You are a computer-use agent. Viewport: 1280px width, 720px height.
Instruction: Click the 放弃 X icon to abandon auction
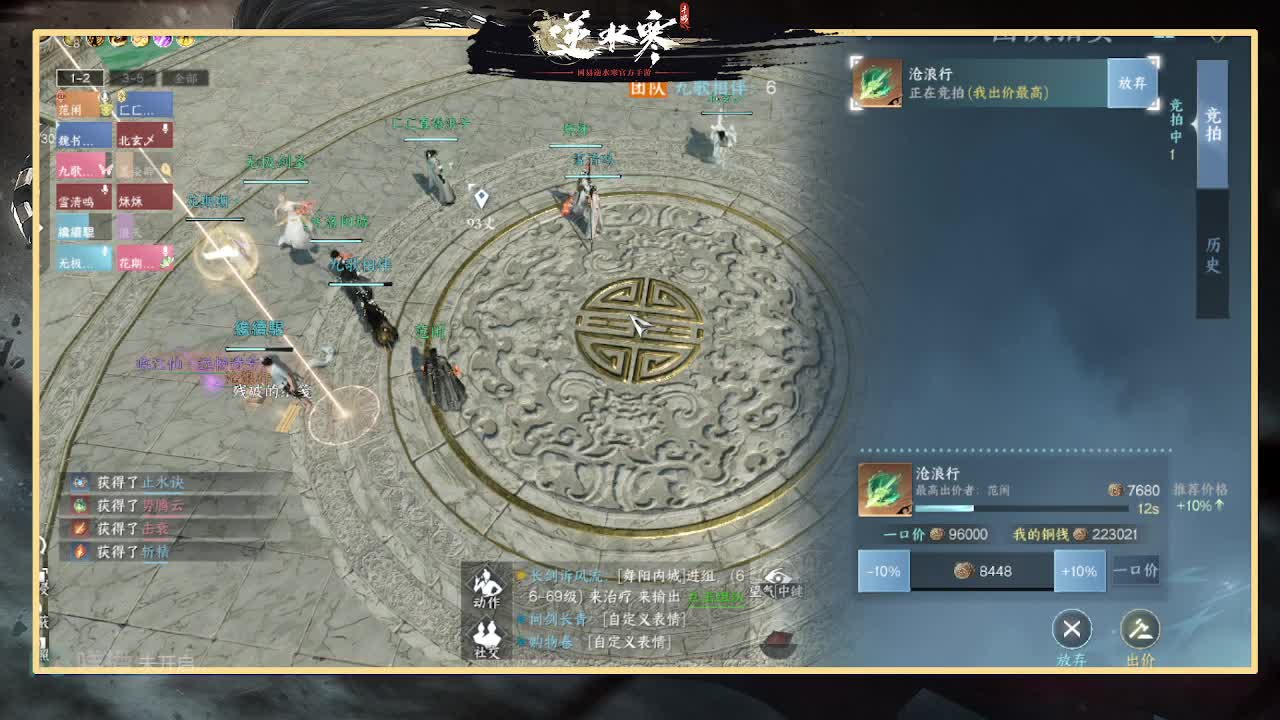coord(1072,630)
